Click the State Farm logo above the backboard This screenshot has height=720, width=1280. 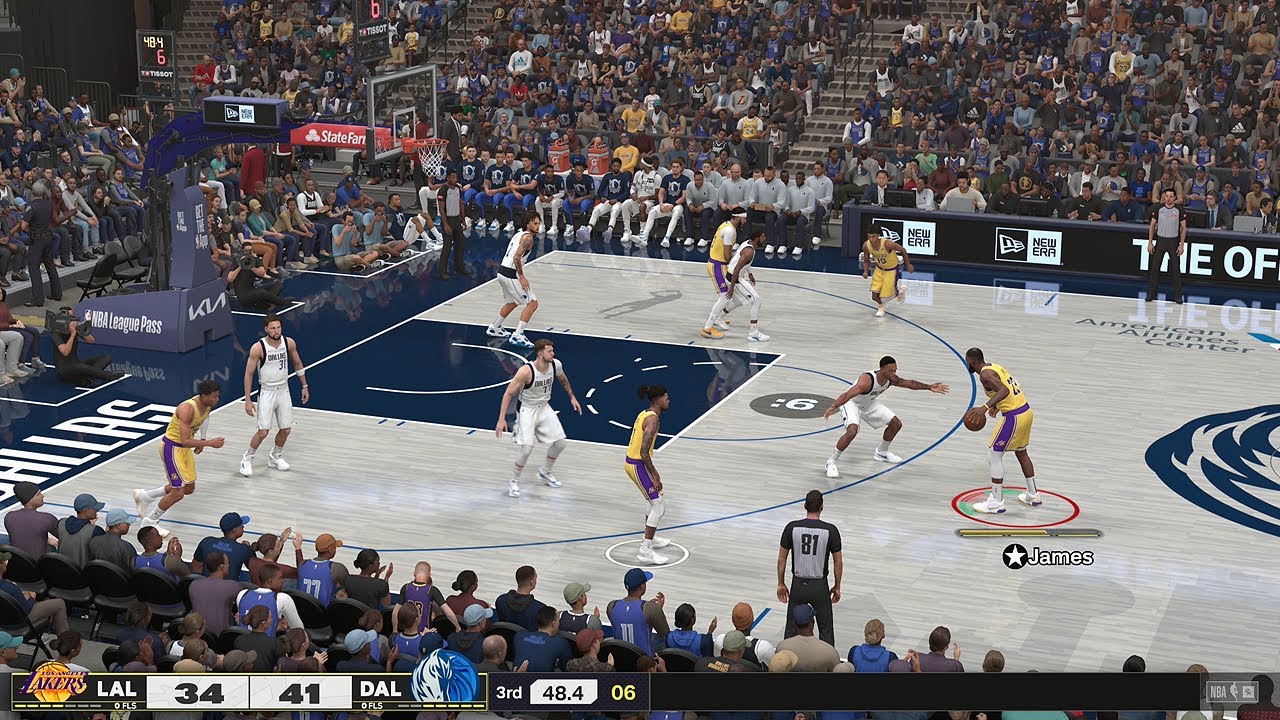click(x=336, y=135)
